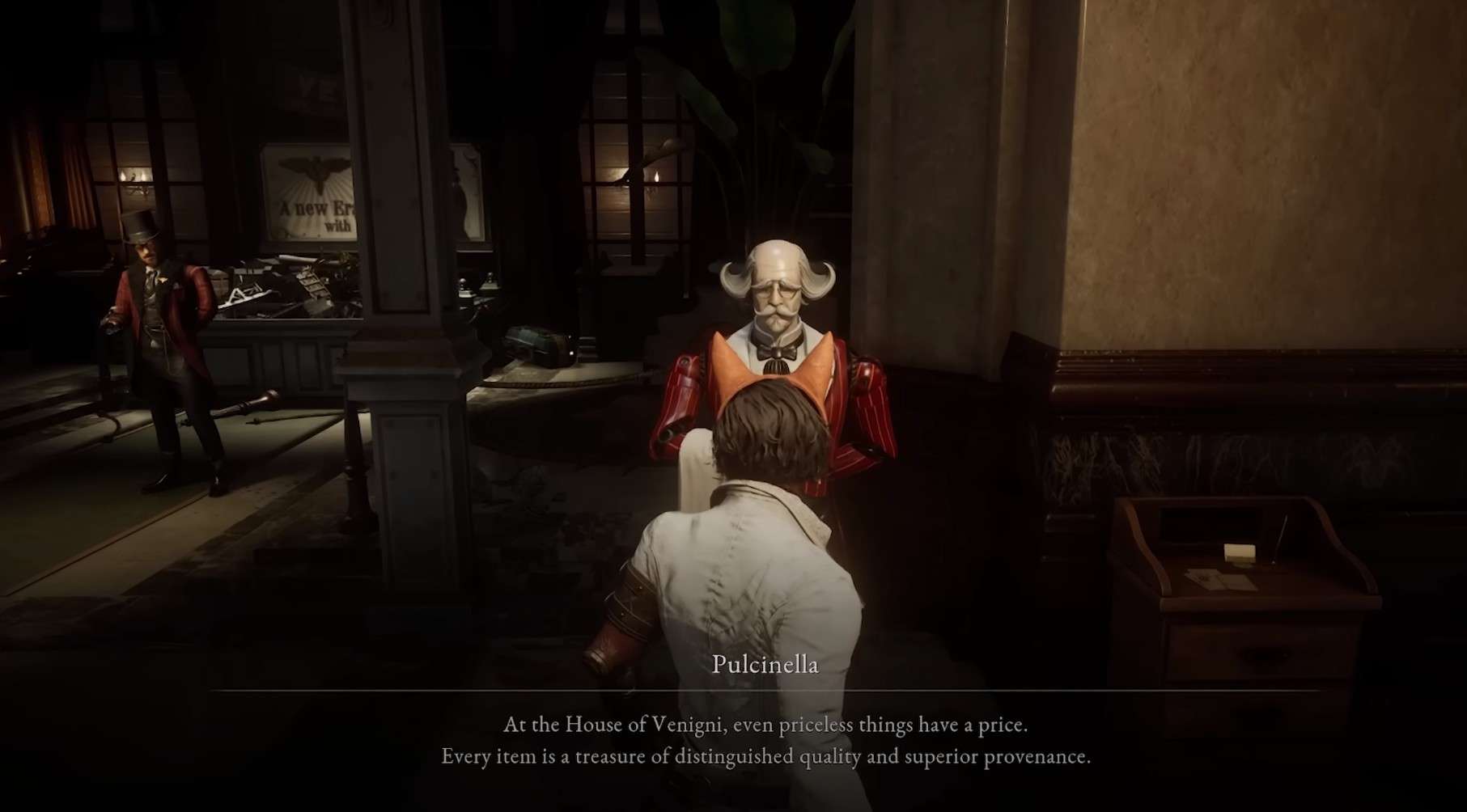Click Pulcinella's black bow tie
Image resolution: width=1467 pixels, height=812 pixels.
coord(774,353)
